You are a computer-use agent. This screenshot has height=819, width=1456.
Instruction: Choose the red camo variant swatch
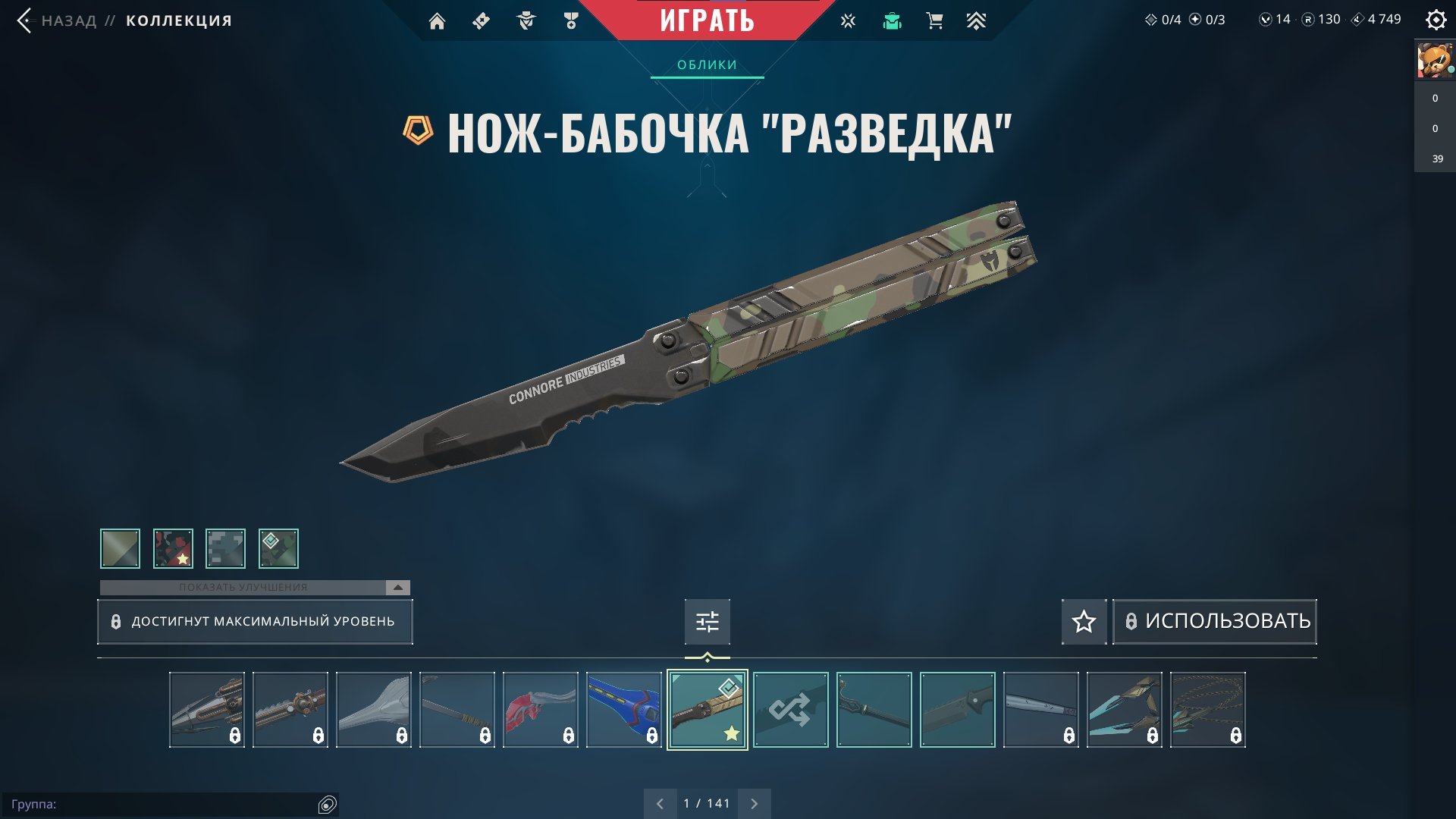[173, 548]
